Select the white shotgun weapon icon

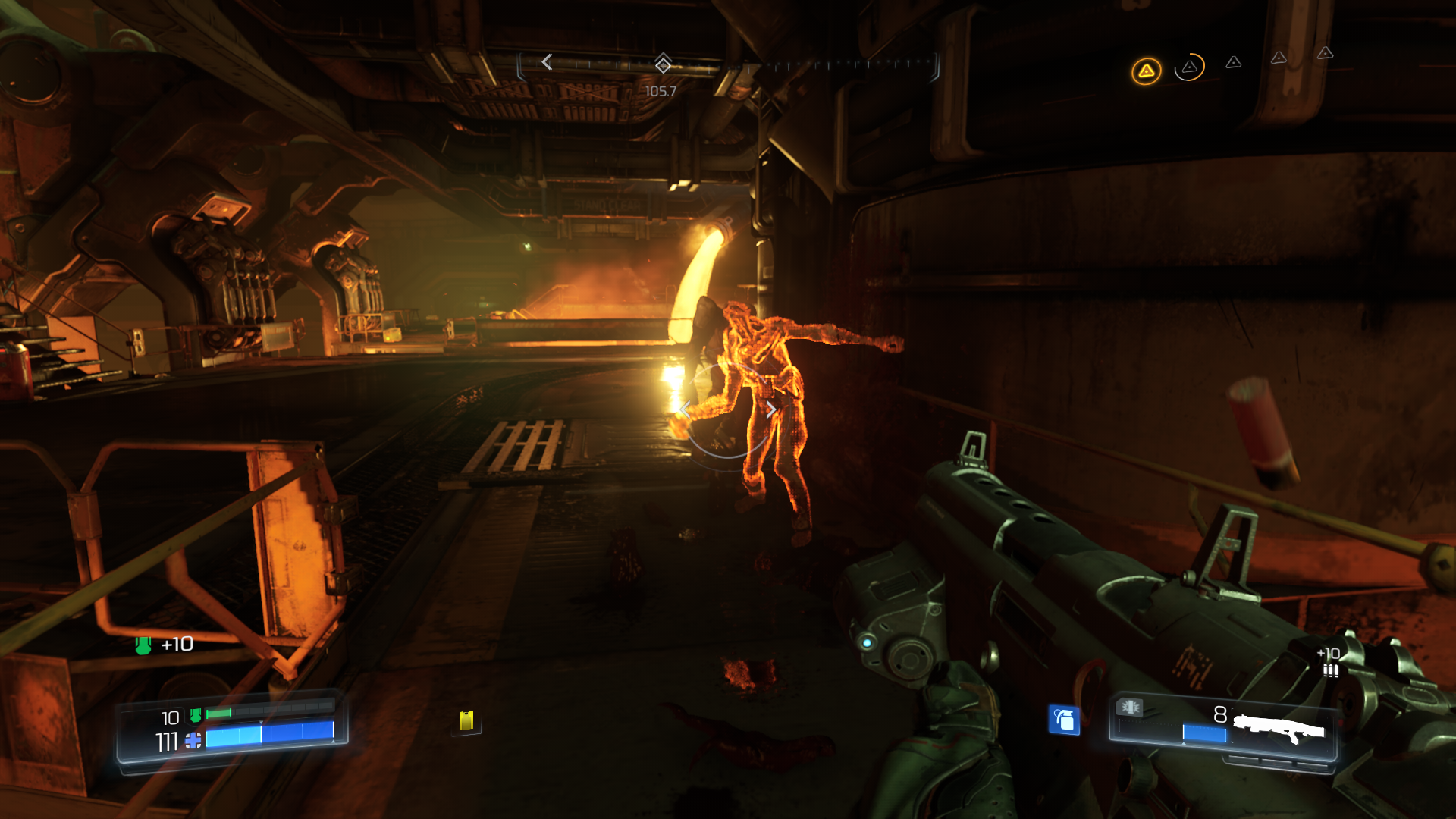point(1279,730)
